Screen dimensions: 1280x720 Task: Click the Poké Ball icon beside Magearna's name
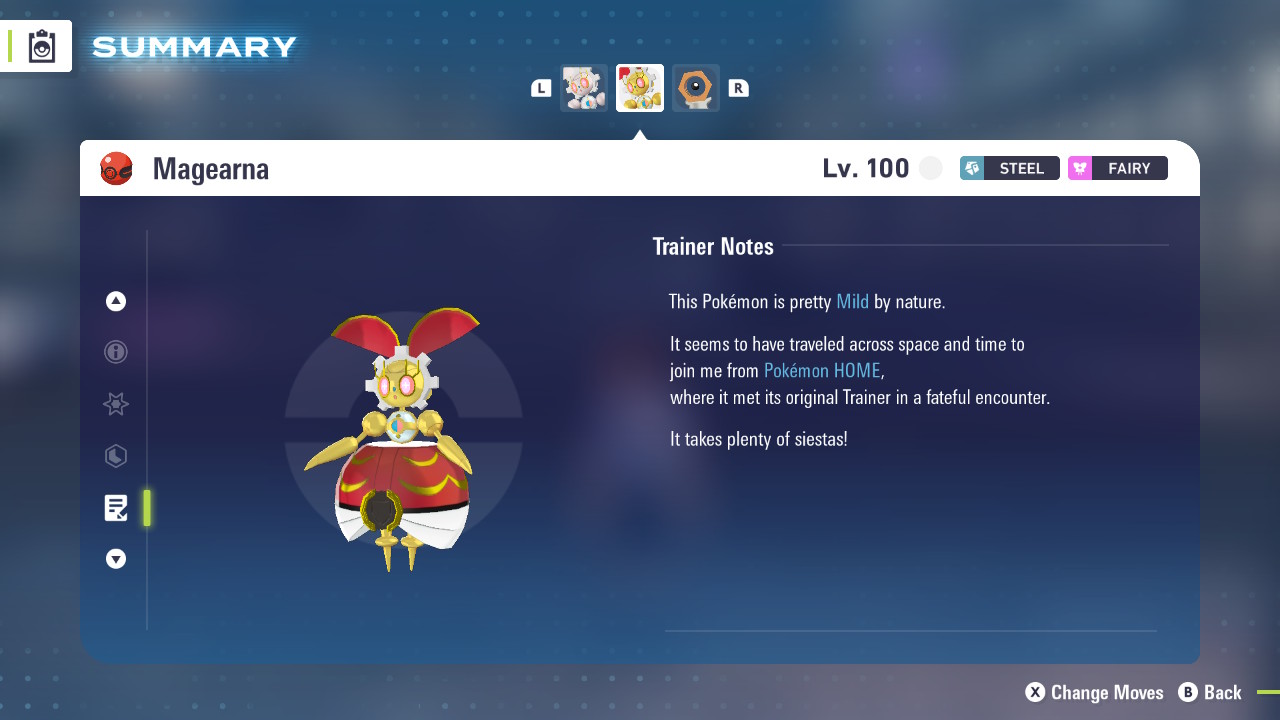coord(117,168)
